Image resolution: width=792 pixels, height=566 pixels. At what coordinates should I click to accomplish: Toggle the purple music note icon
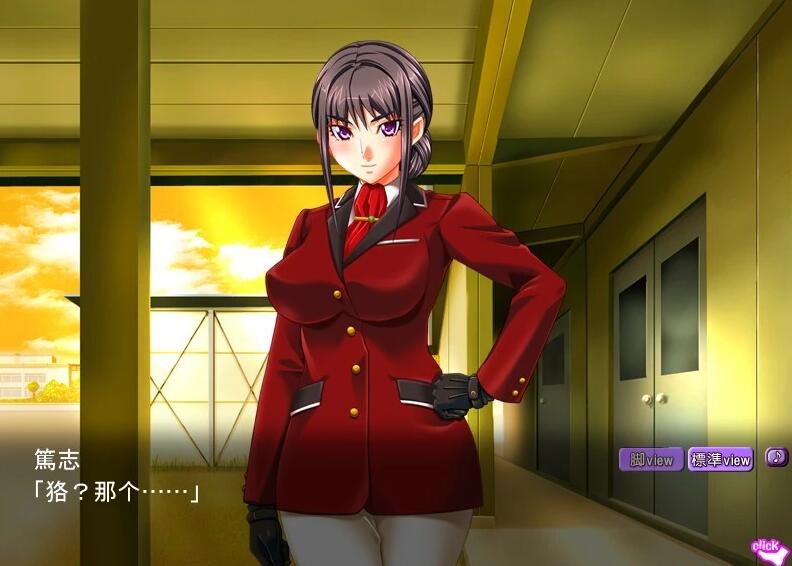coord(776,457)
